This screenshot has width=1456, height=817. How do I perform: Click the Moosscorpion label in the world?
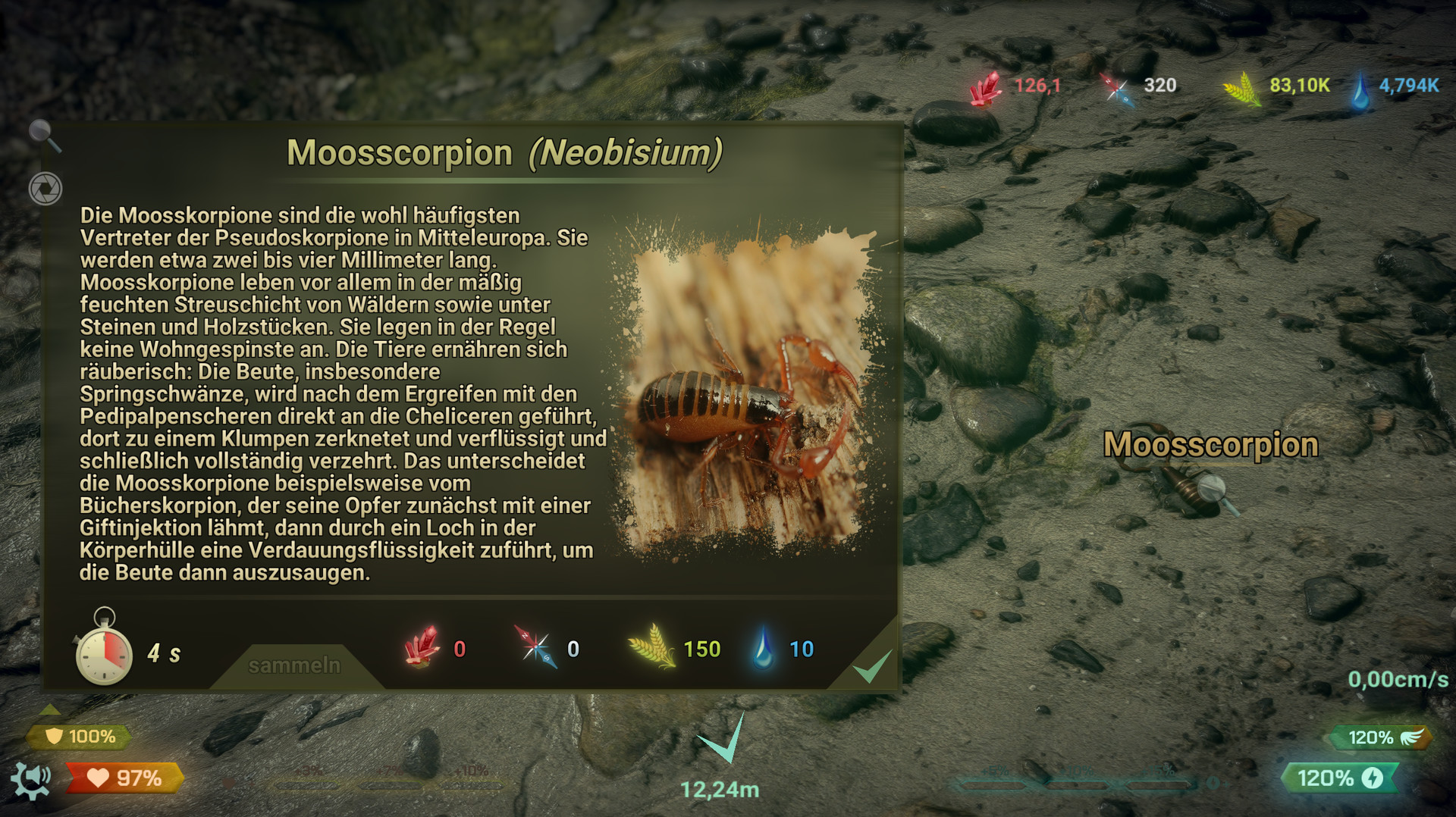[x=1211, y=444]
